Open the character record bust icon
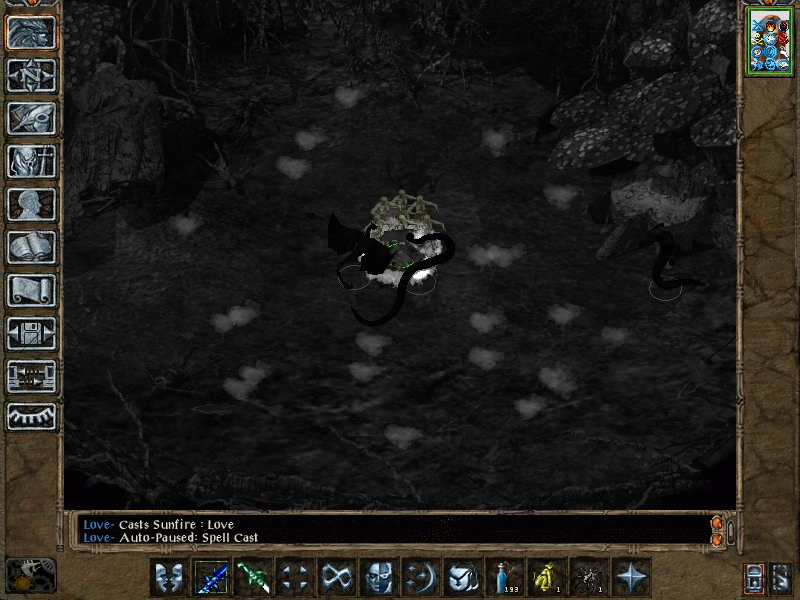The height and width of the screenshot is (600, 800). click(31, 204)
